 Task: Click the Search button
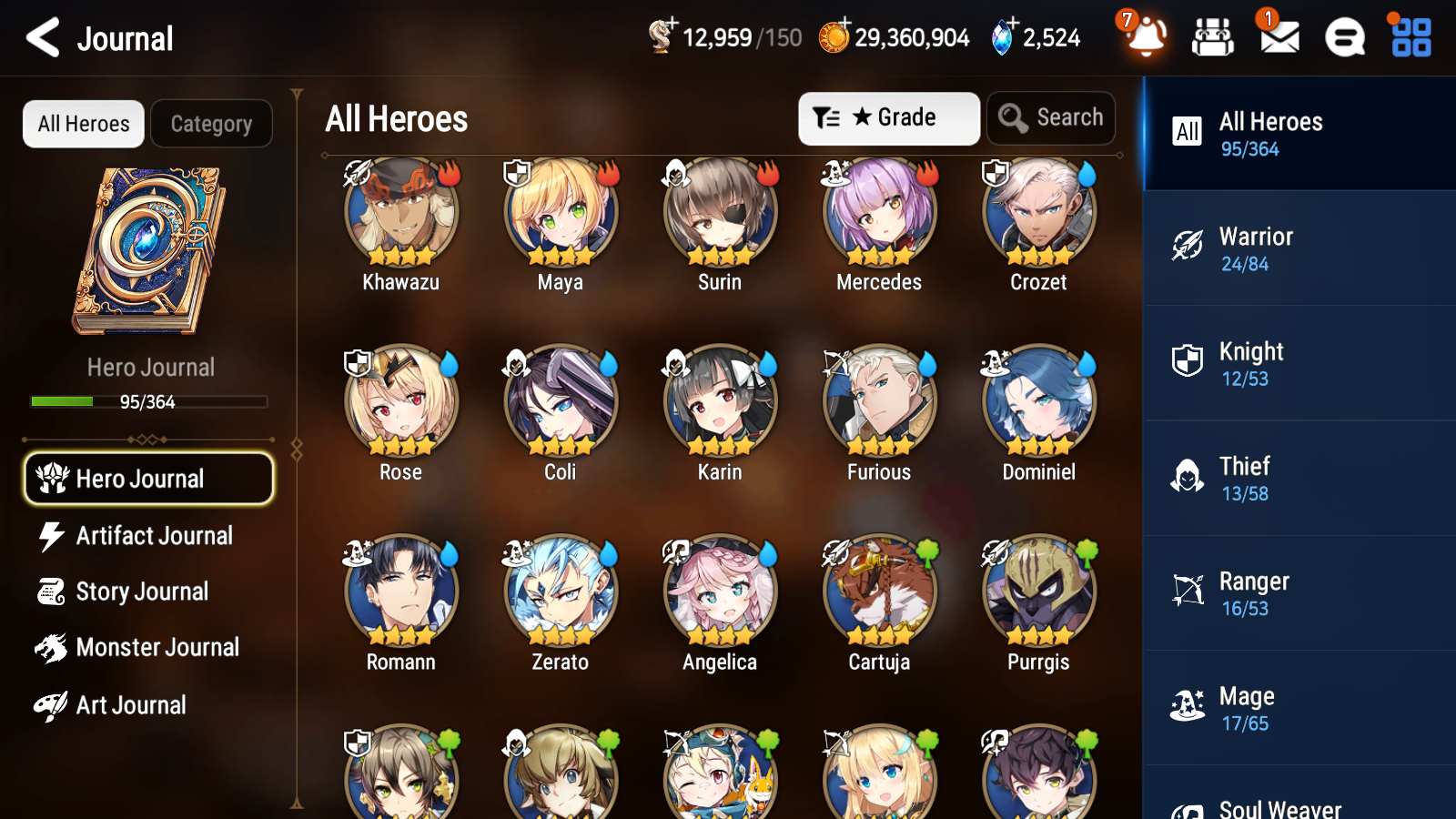1051,117
